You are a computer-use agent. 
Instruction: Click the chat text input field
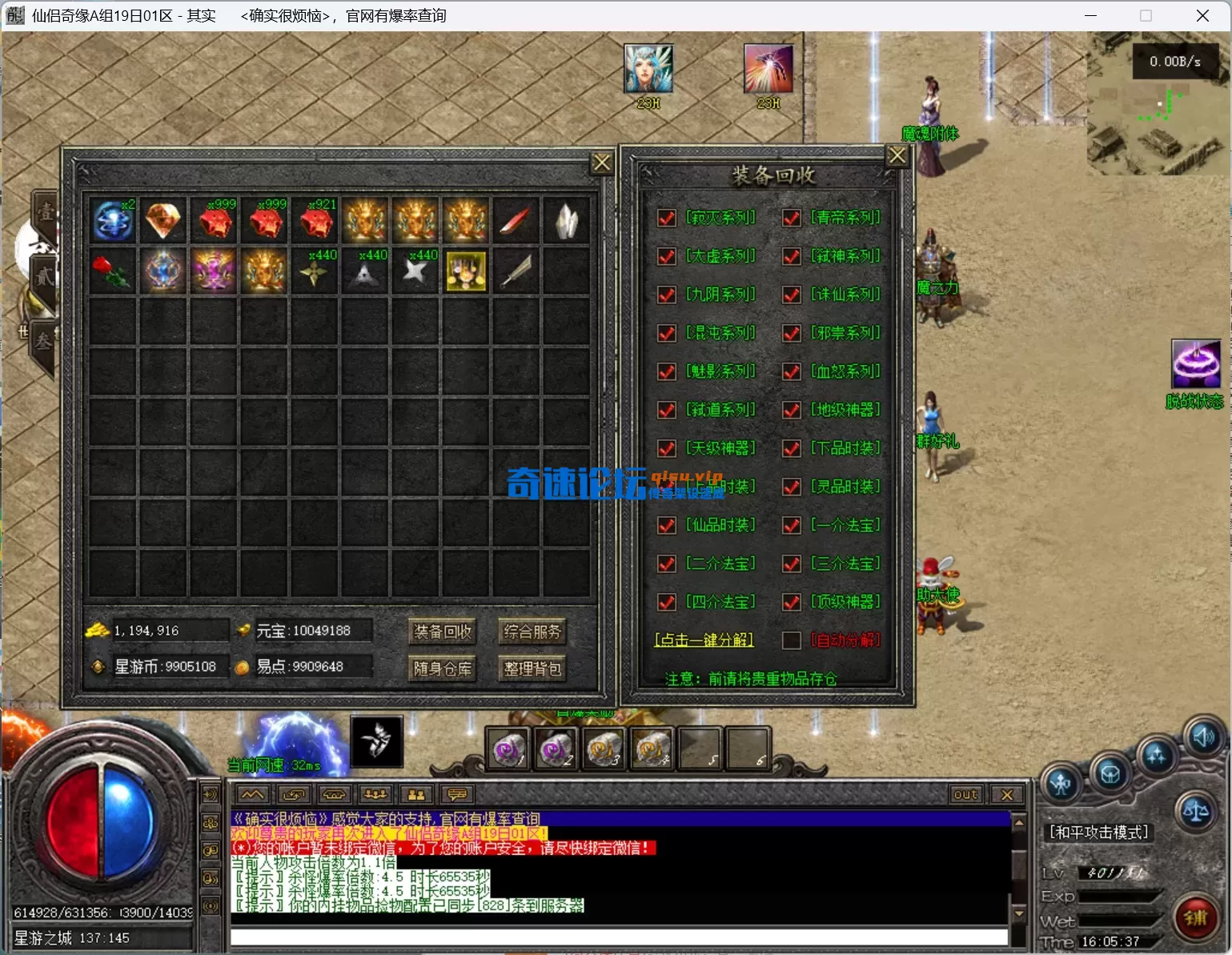coord(618,937)
